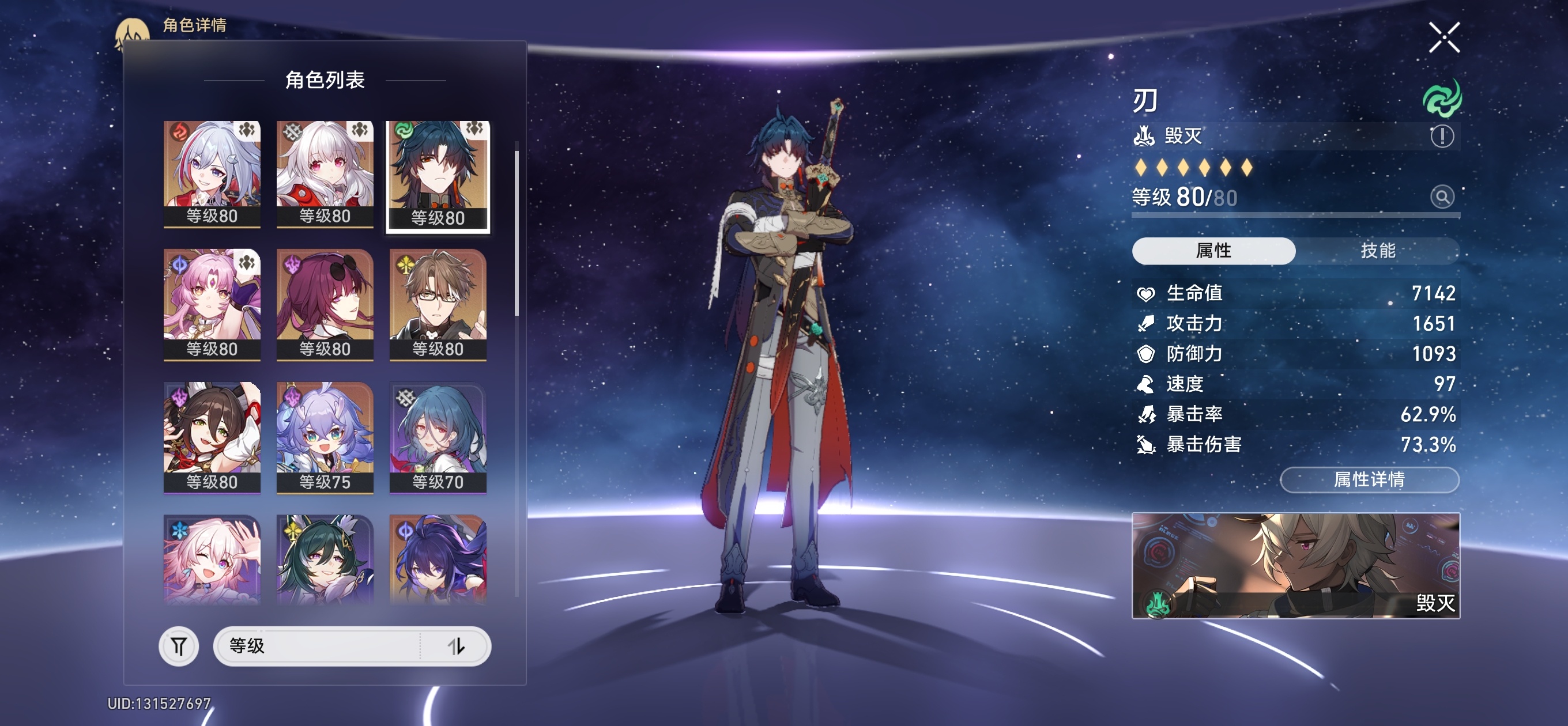
Task: Switch to the 技能 skills tab
Action: pos(1378,251)
